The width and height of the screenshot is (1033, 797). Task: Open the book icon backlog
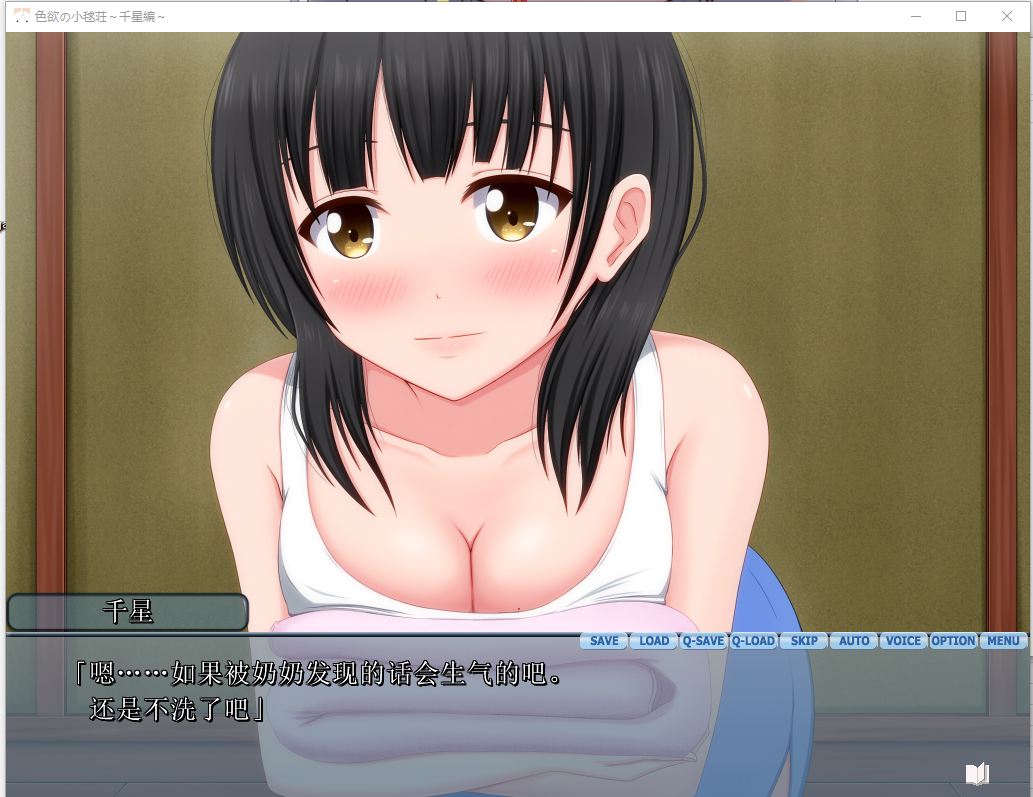[977, 773]
